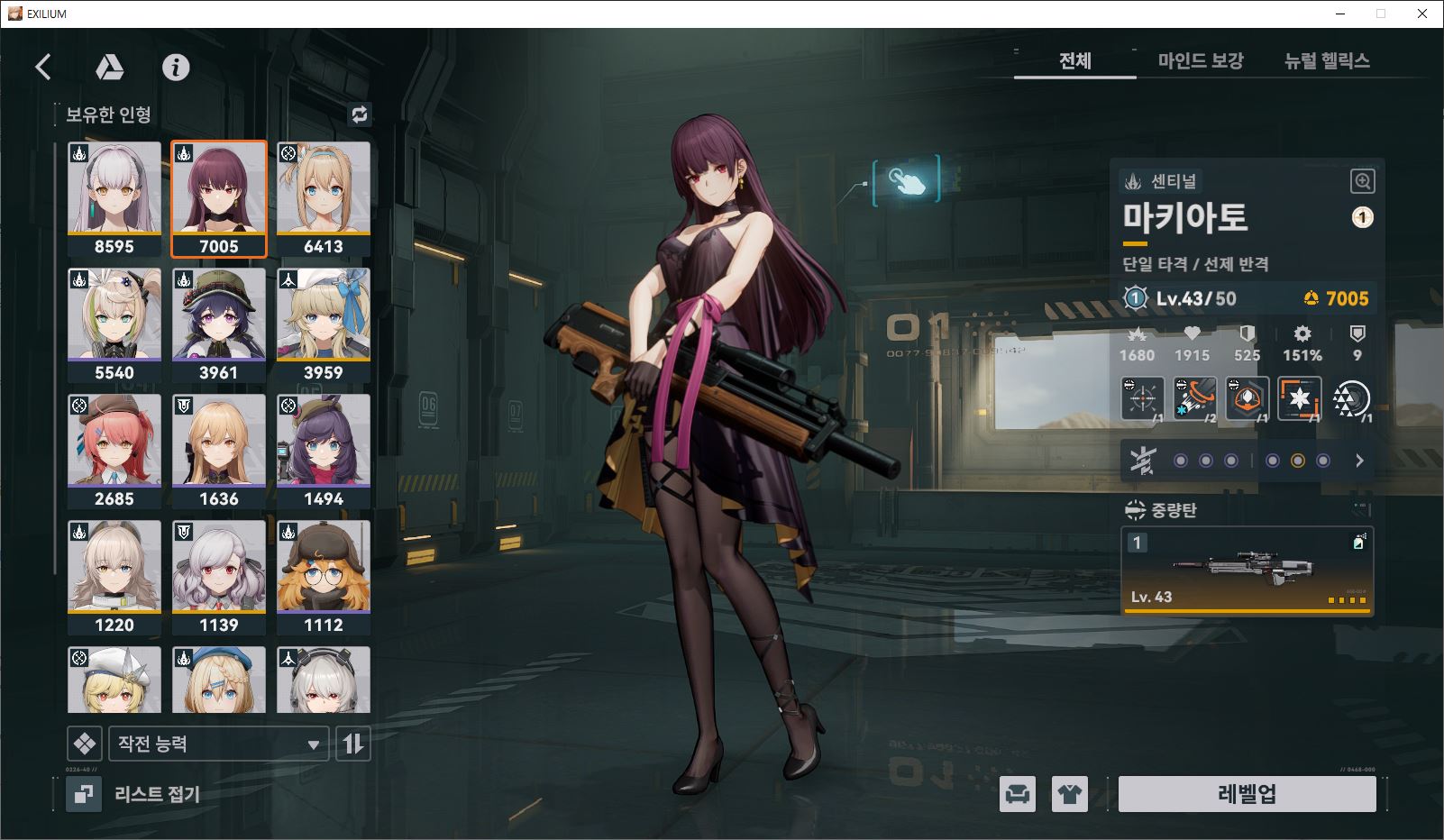Select the equipped Lv. 43 weapon card
This screenshot has width=1444, height=840.
tap(1247, 571)
